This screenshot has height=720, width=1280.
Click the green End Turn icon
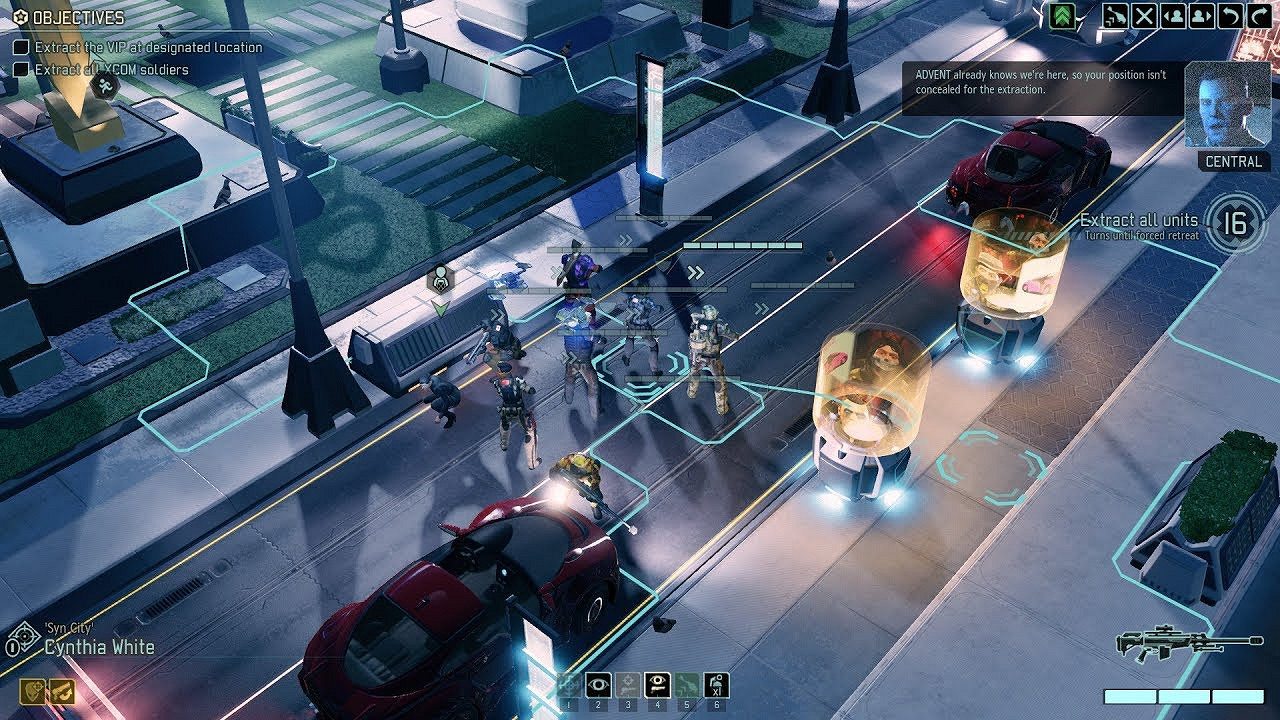pos(1061,15)
